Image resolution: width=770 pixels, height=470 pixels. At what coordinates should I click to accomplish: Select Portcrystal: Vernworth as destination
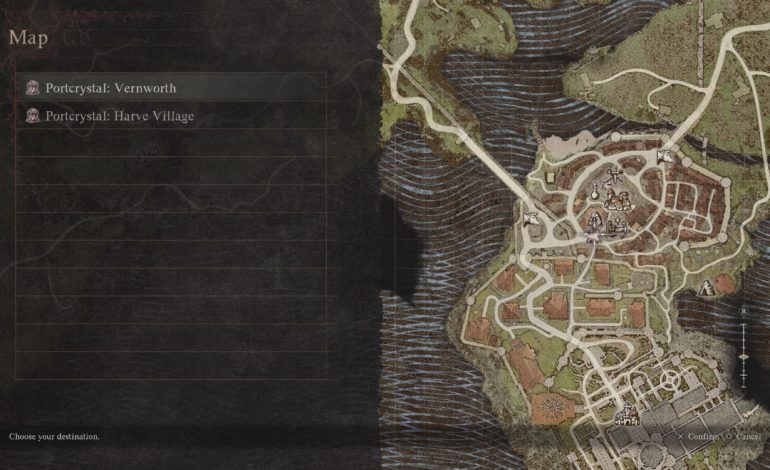coord(110,88)
